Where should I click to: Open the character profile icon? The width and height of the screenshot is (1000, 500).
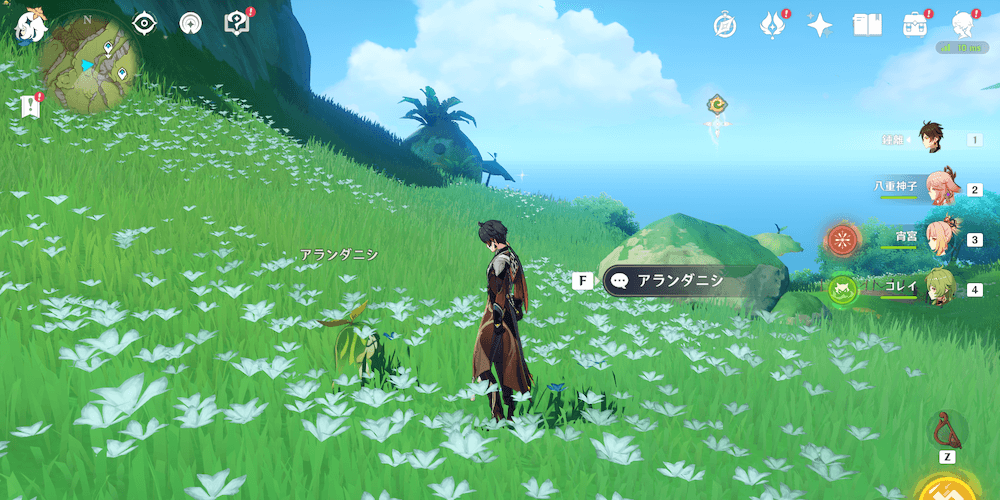click(963, 24)
